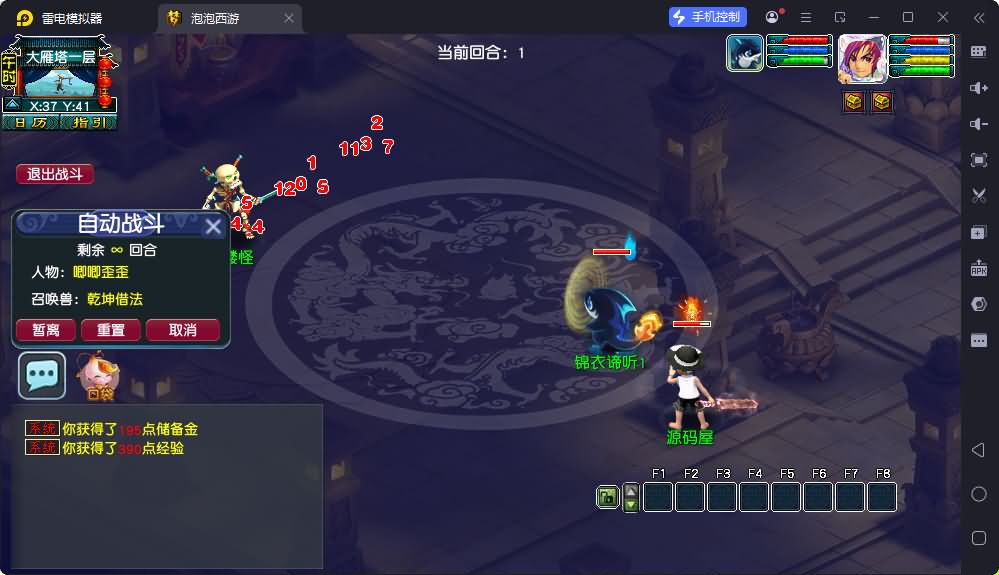999x575 pixels.
Task: Cancel auto-battle with the 取消 button
Action: click(182, 330)
